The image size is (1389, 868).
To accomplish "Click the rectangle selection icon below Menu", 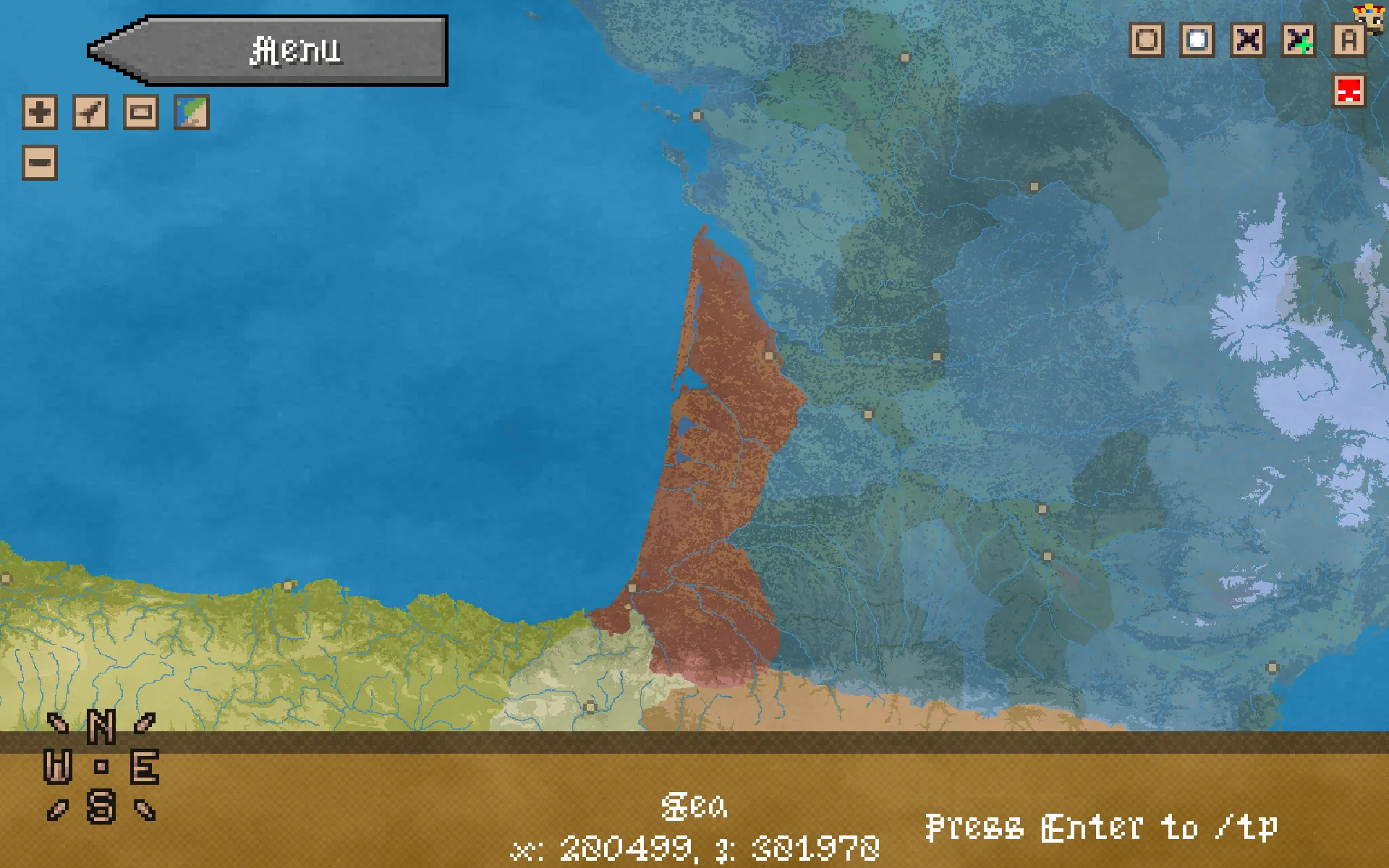I will [141, 112].
